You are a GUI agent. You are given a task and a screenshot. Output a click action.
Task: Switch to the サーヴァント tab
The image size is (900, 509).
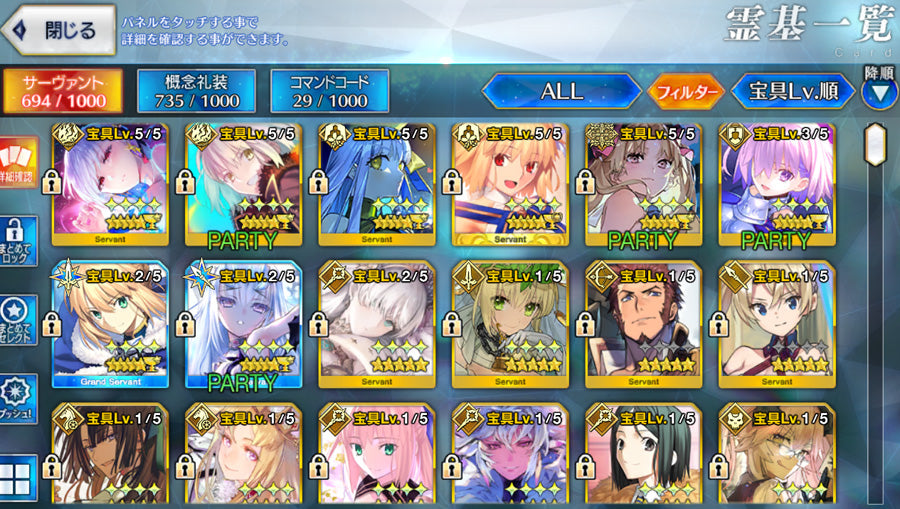(63, 90)
